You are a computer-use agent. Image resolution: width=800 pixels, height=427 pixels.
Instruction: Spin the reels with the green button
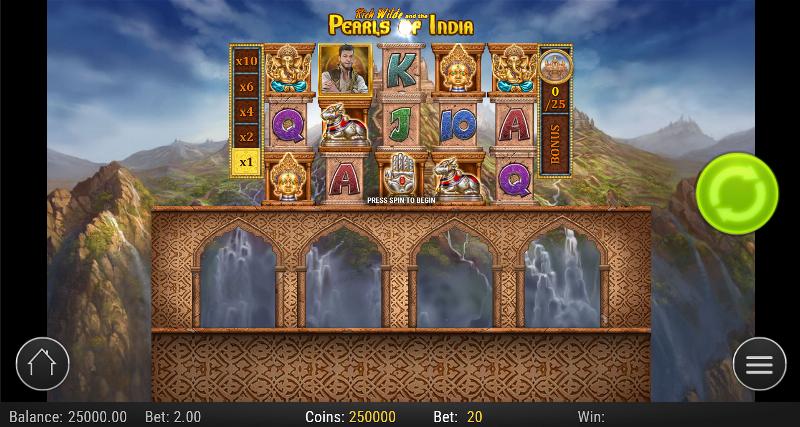coord(737,192)
